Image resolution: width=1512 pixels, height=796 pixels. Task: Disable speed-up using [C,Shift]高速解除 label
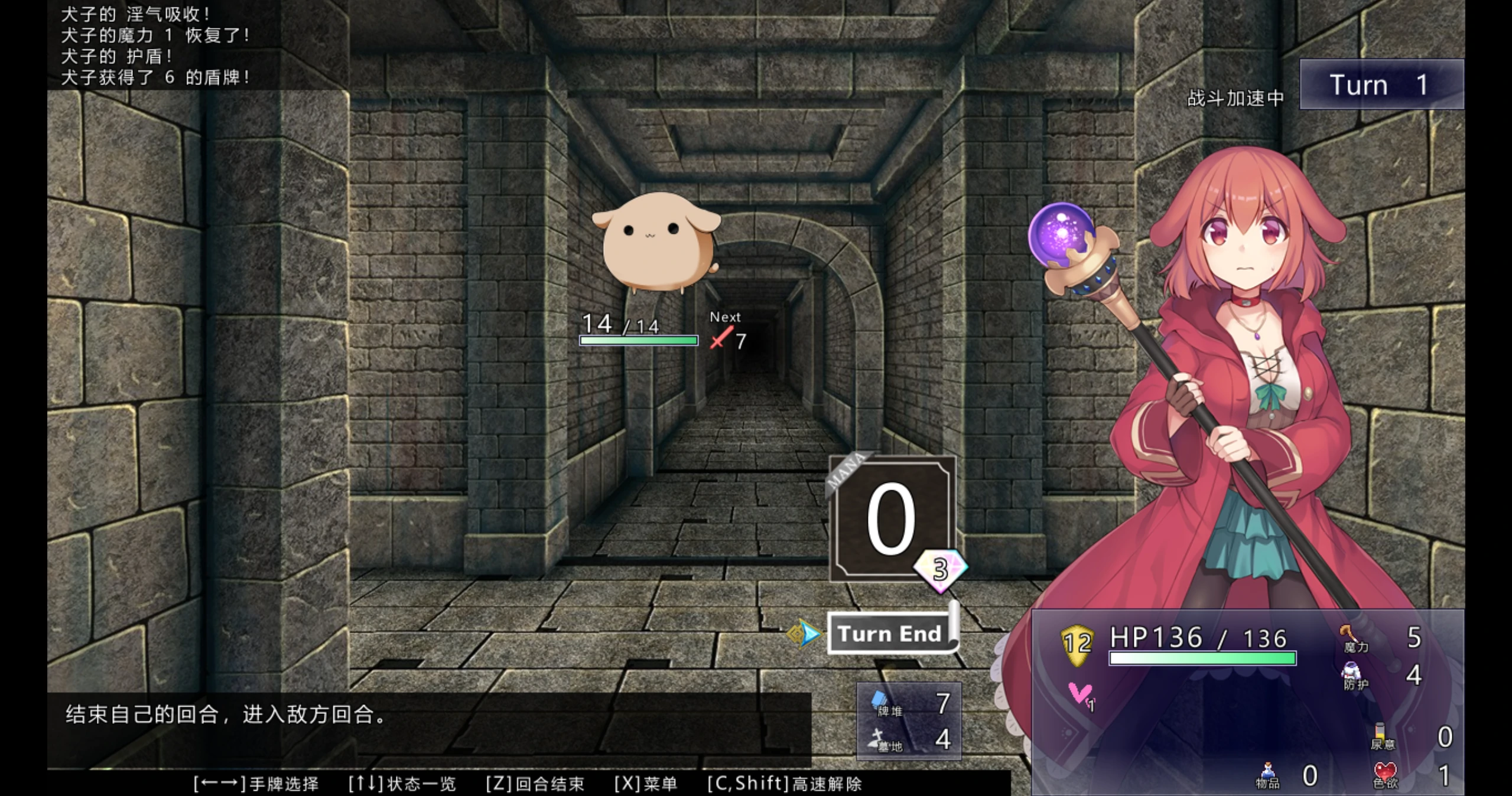784,784
